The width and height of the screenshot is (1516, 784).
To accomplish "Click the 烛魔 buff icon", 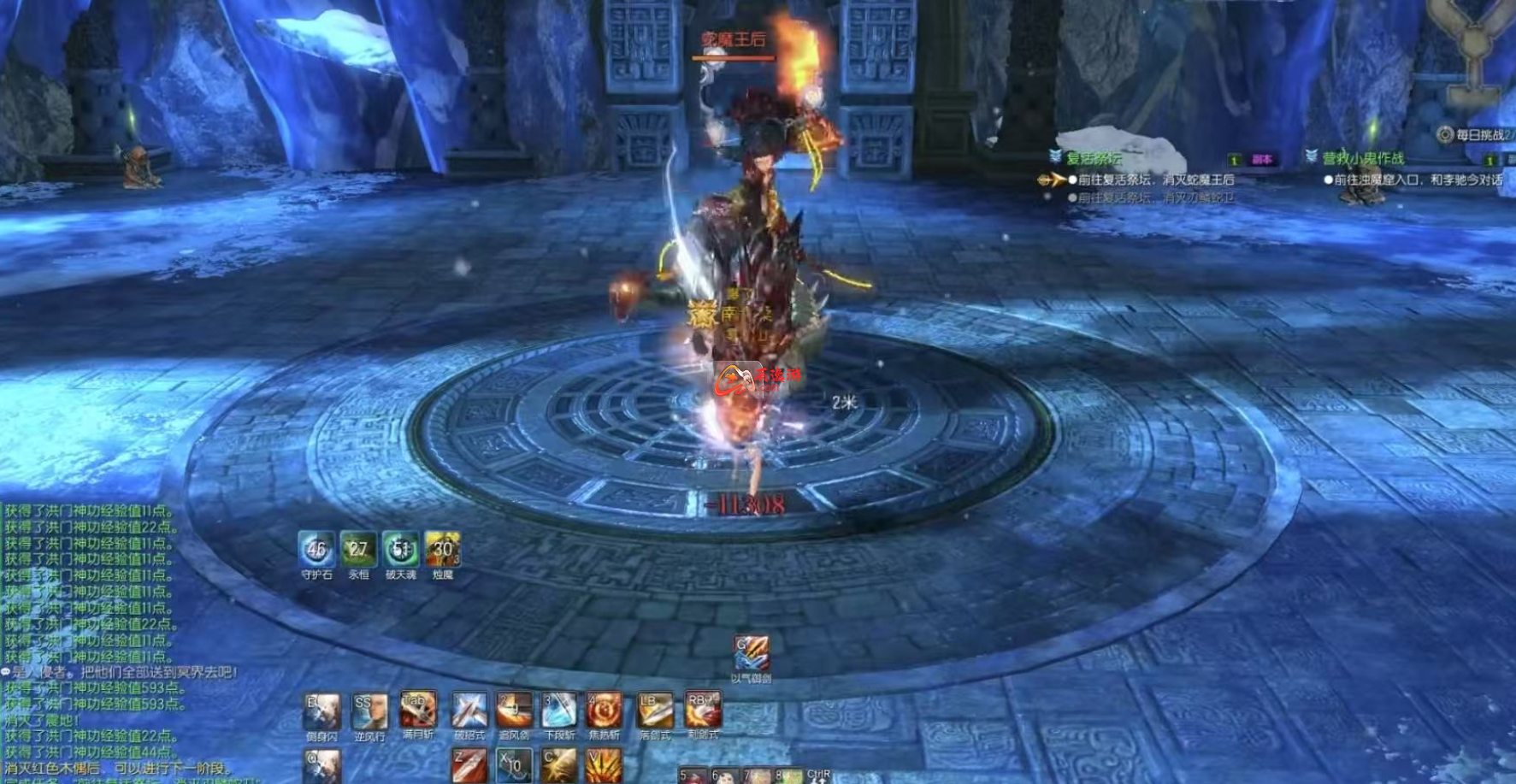I will 443,550.
